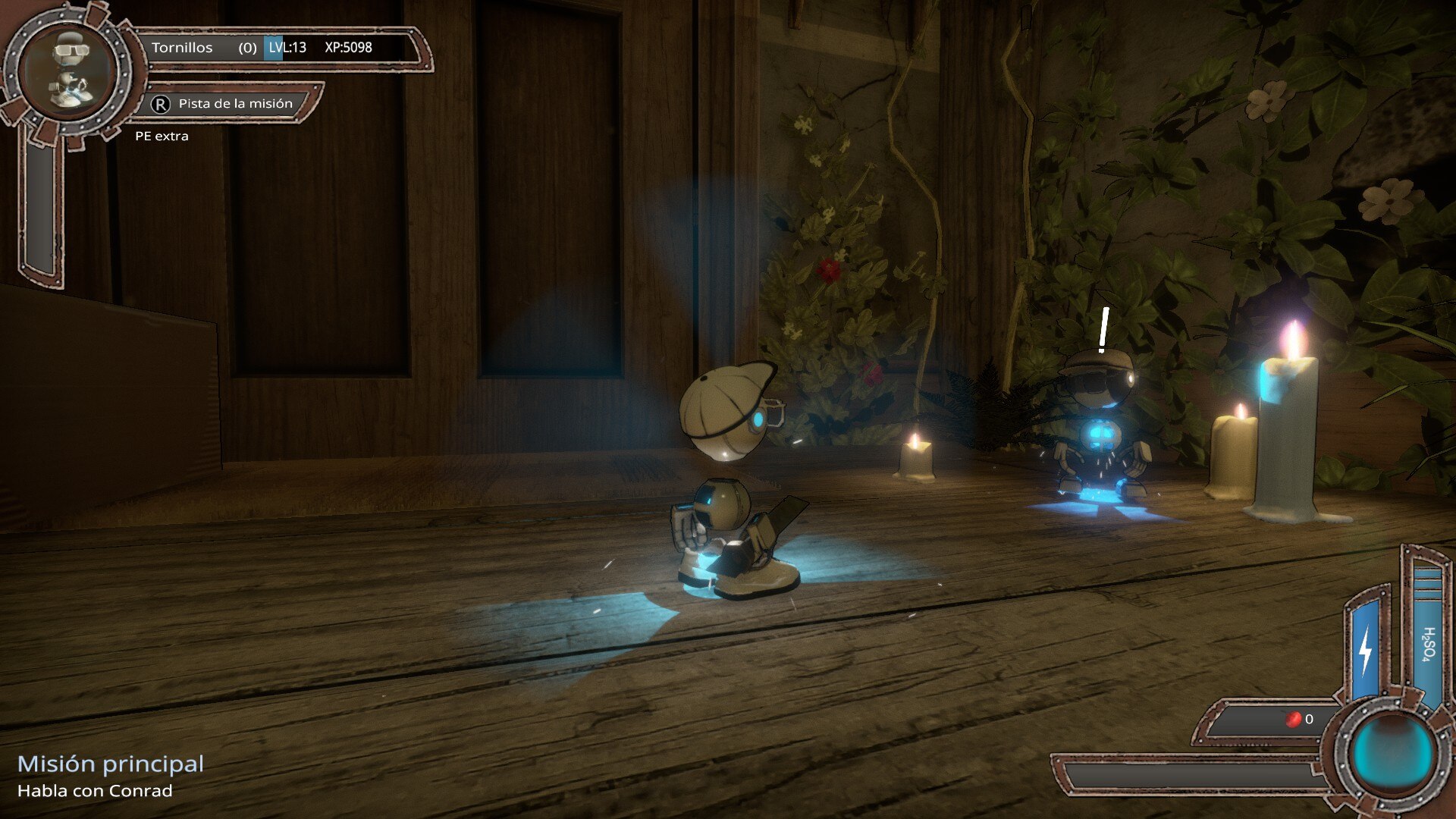Show the Pista de la misión hint

[226, 104]
